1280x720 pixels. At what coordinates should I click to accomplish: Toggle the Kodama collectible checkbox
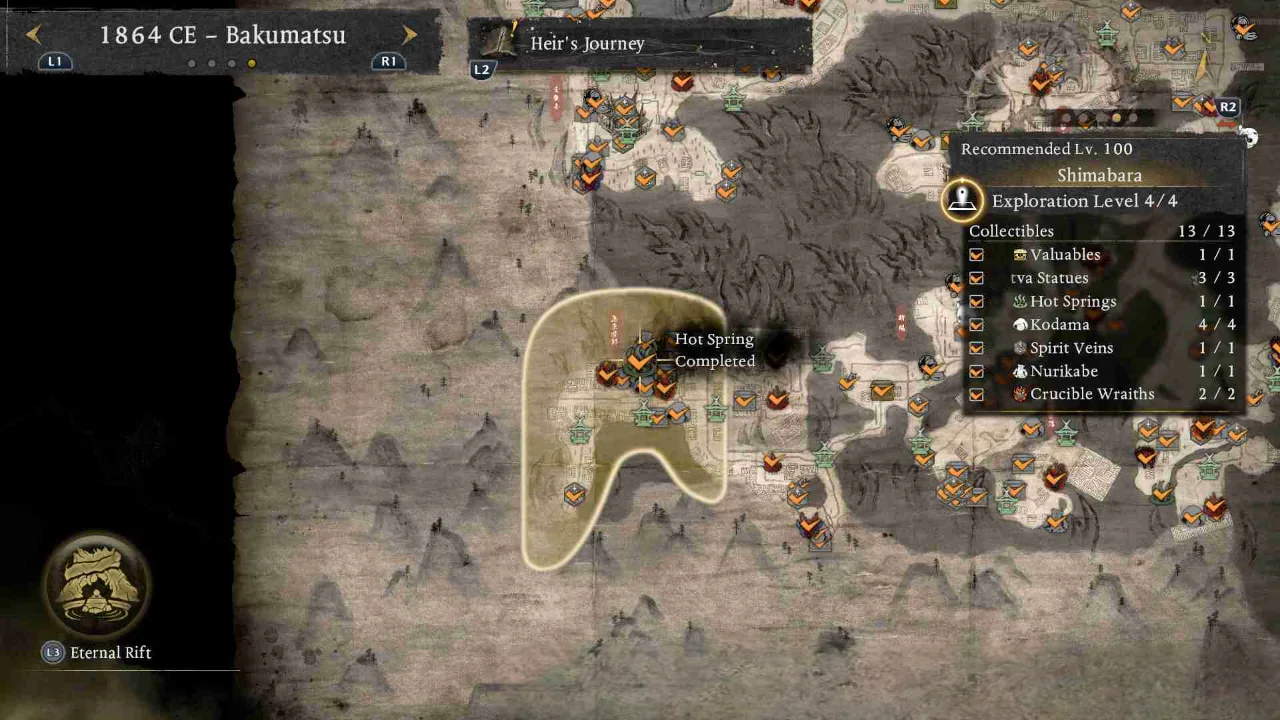(976, 325)
